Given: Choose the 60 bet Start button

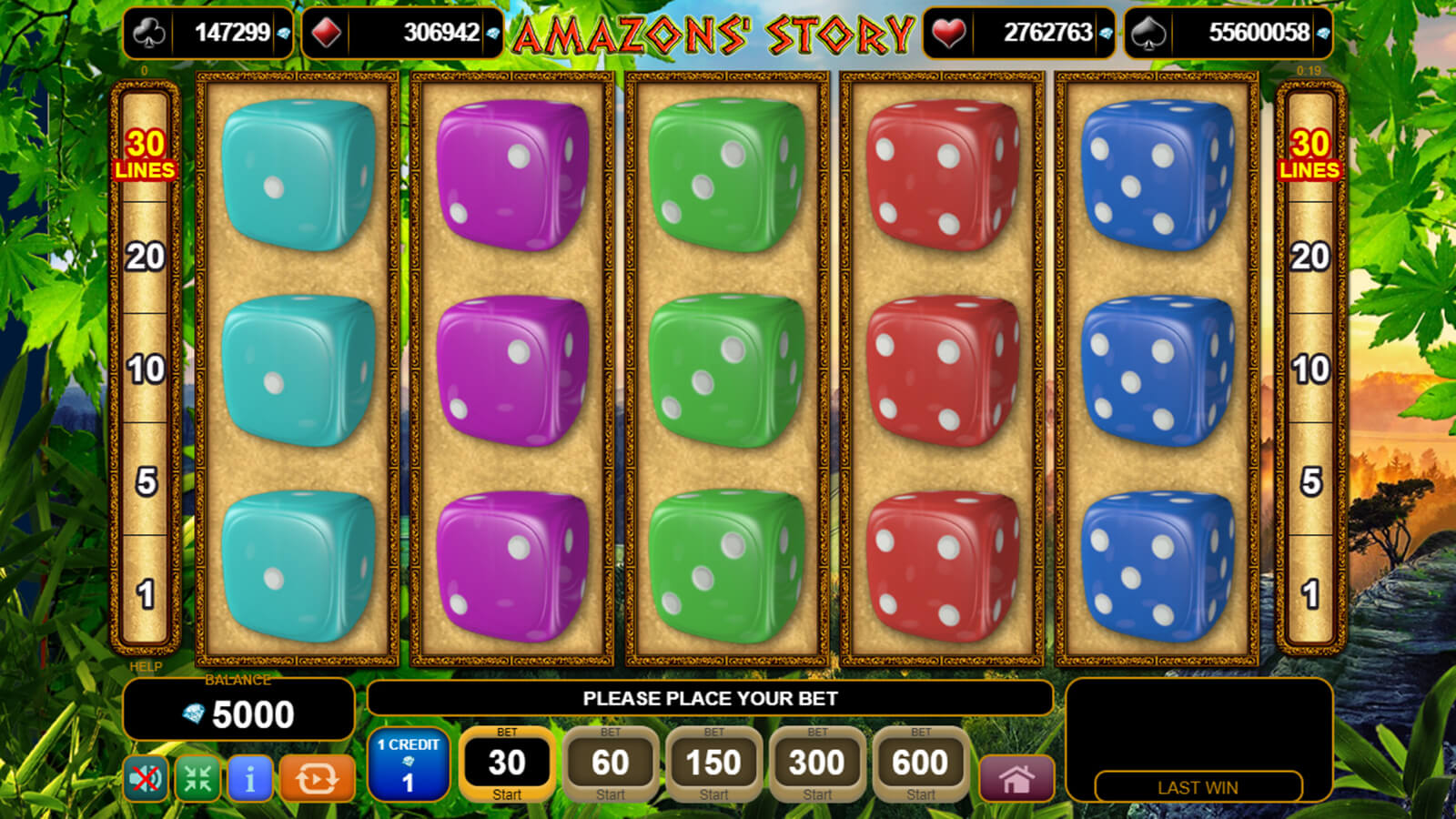Looking at the screenshot, I should tap(611, 764).
